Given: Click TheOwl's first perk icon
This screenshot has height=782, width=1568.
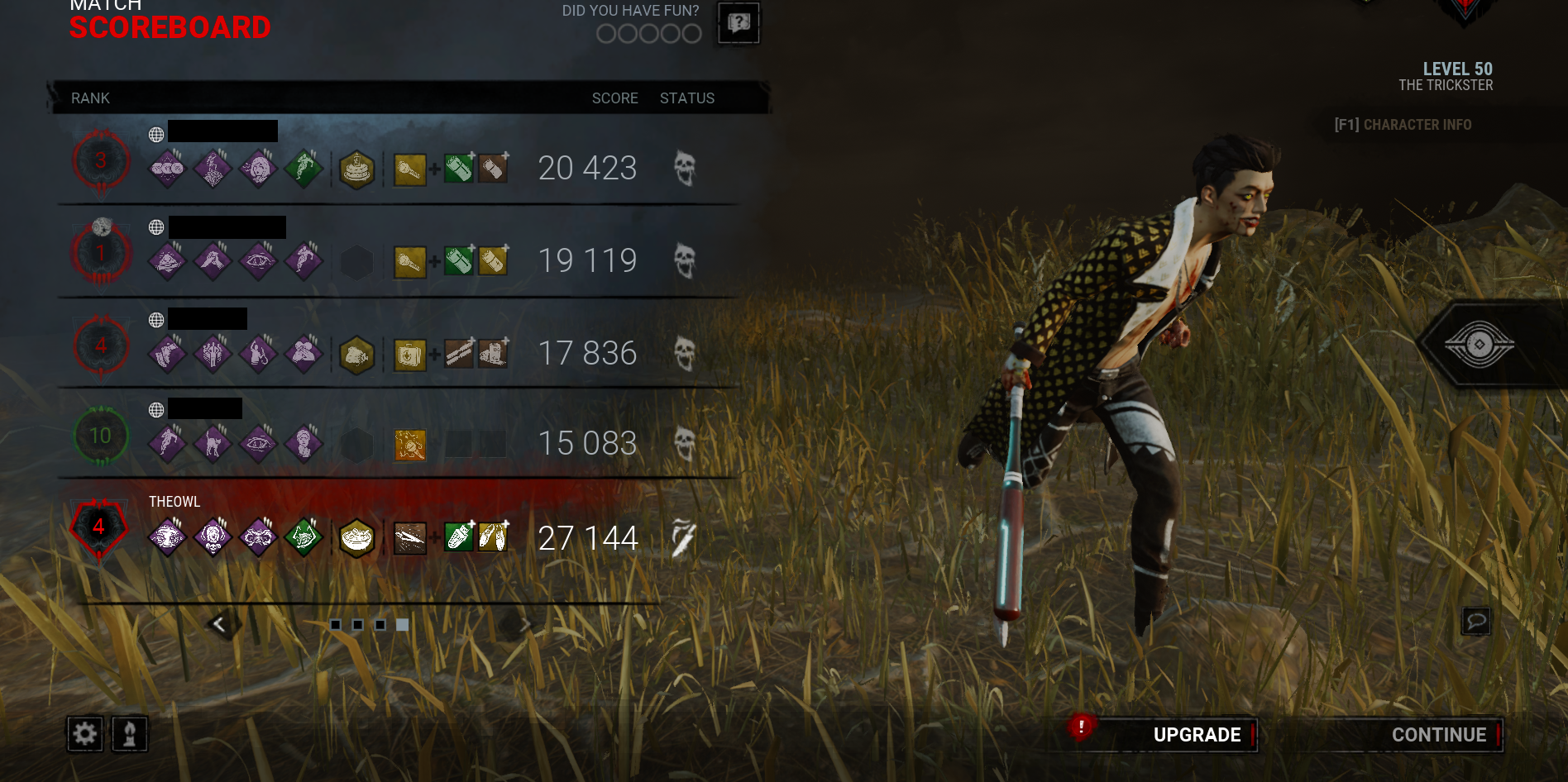Looking at the screenshot, I should pos(165,537).
